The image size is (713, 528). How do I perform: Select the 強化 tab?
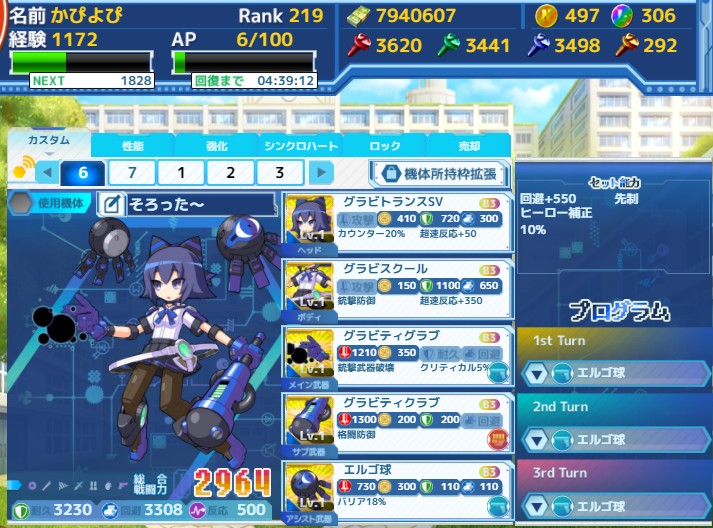click(216, 145)
